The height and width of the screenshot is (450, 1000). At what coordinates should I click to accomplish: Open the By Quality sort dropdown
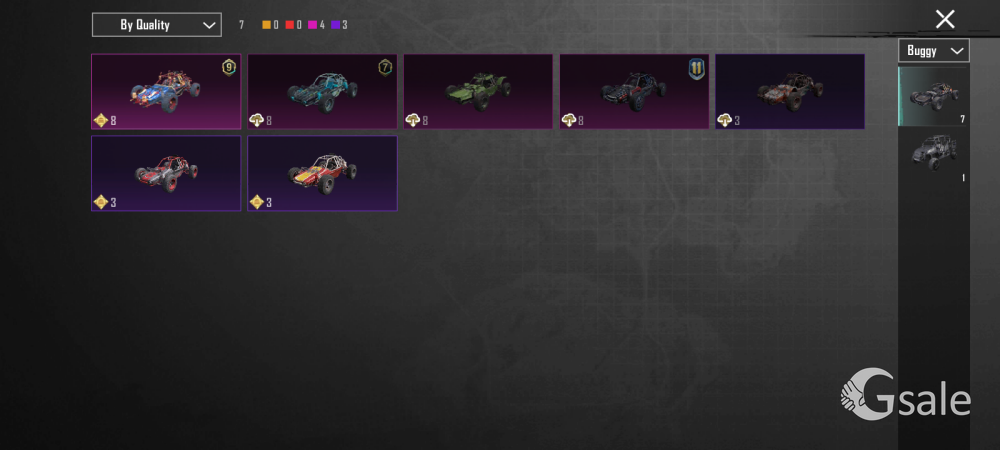point(156,25)
